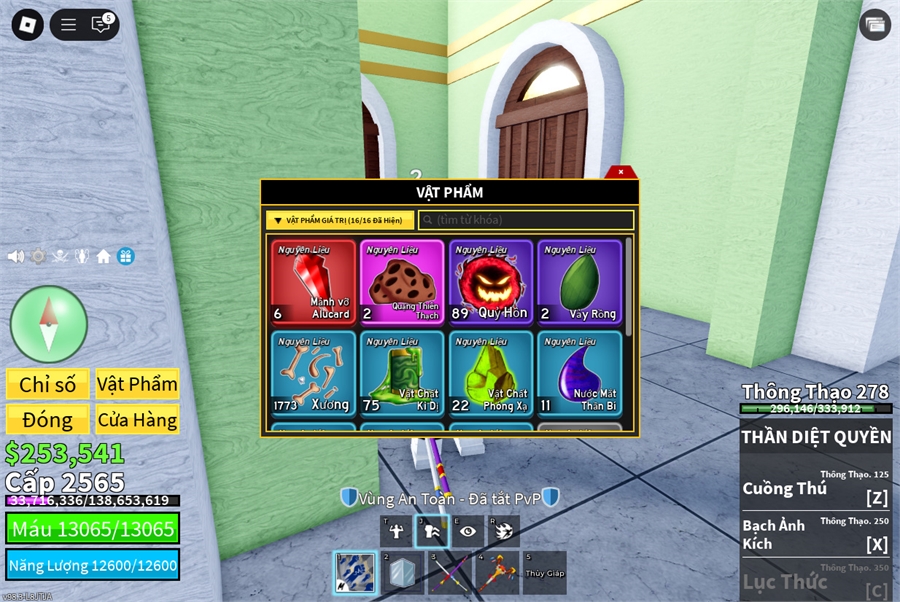900x602 pixels.
Task: Open the Chỉ số stats menu
Action: 48,384
